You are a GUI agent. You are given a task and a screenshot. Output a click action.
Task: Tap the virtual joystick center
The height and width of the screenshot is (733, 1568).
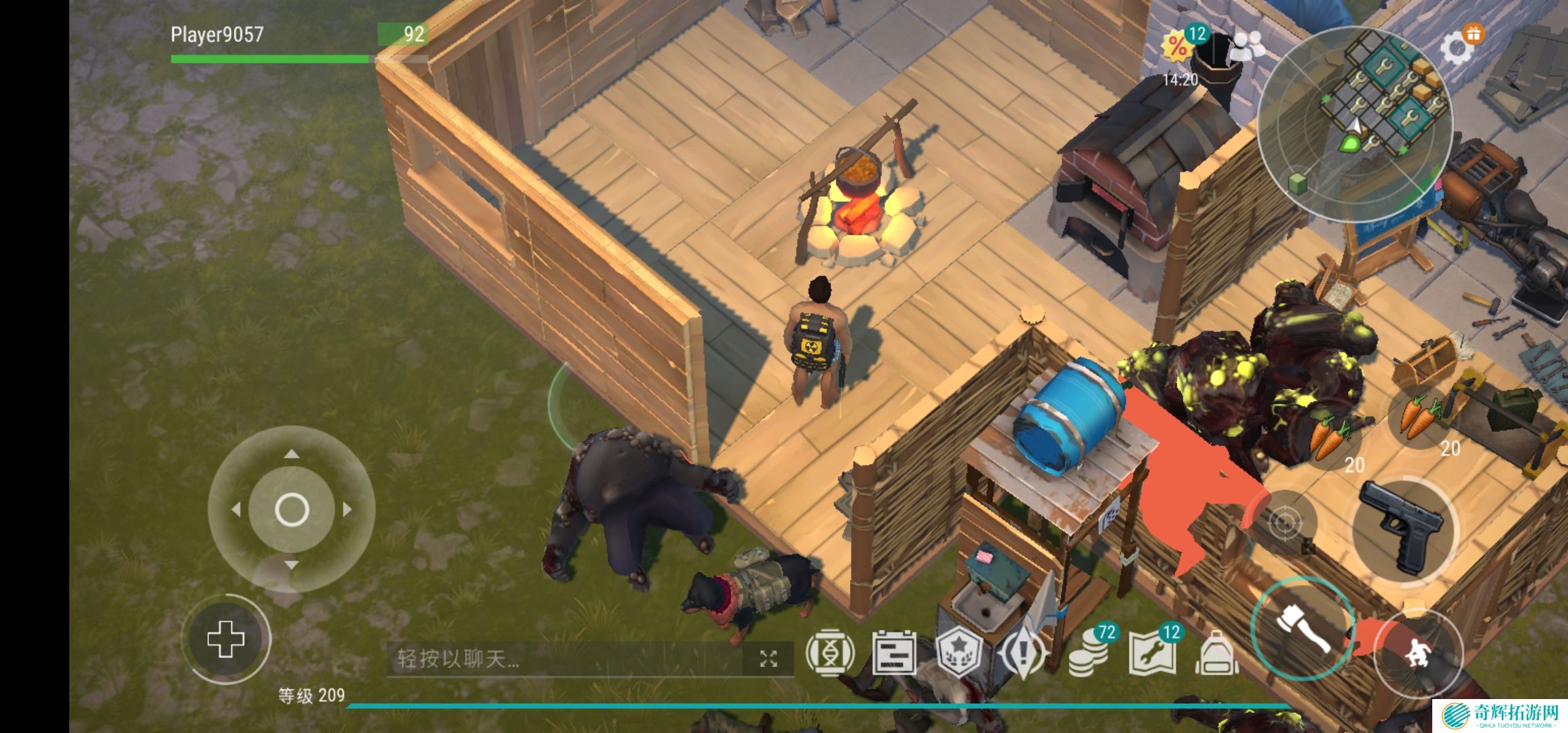[292, 510]
